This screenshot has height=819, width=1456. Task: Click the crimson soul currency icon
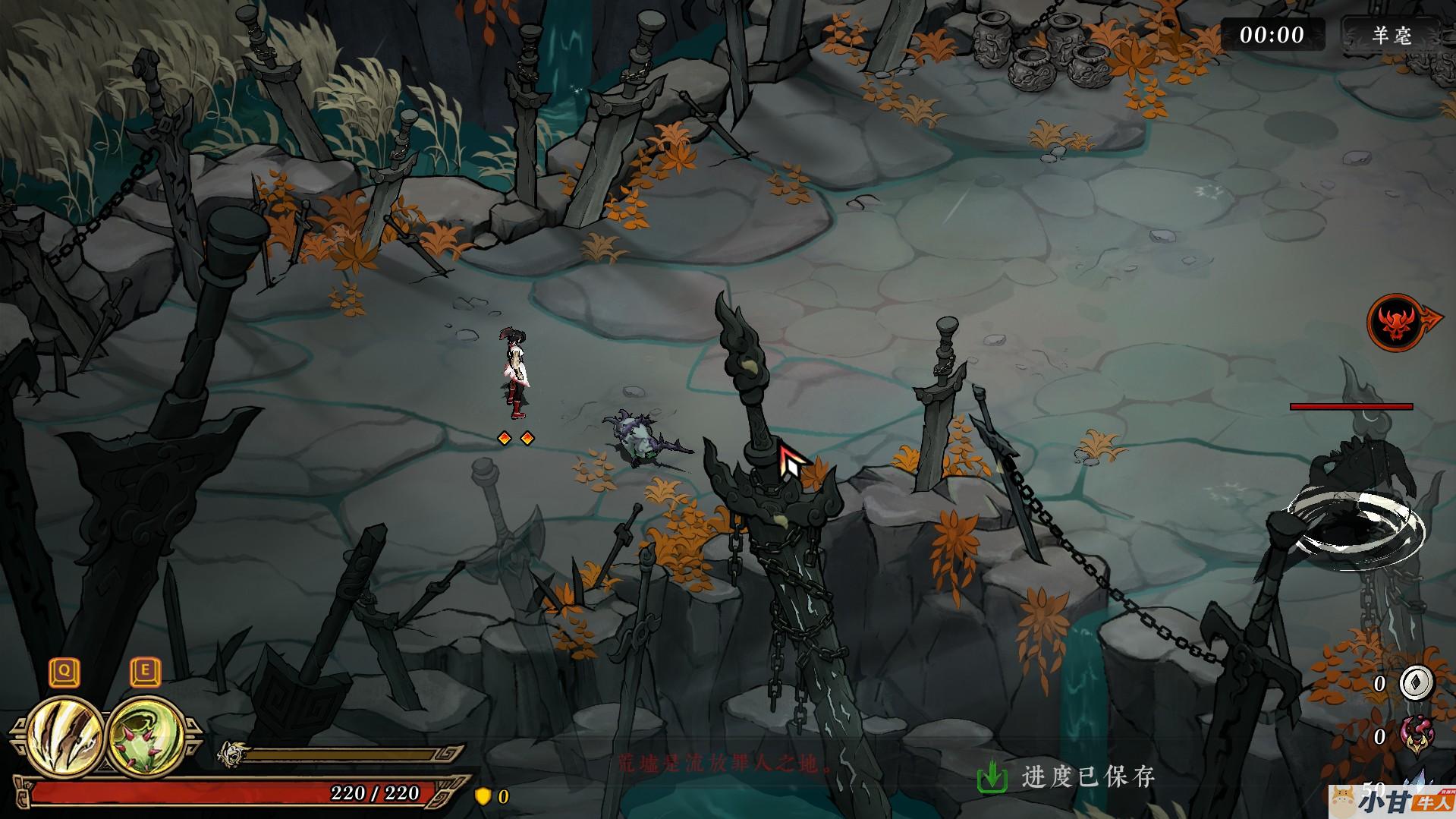(x=1416, y=735)
